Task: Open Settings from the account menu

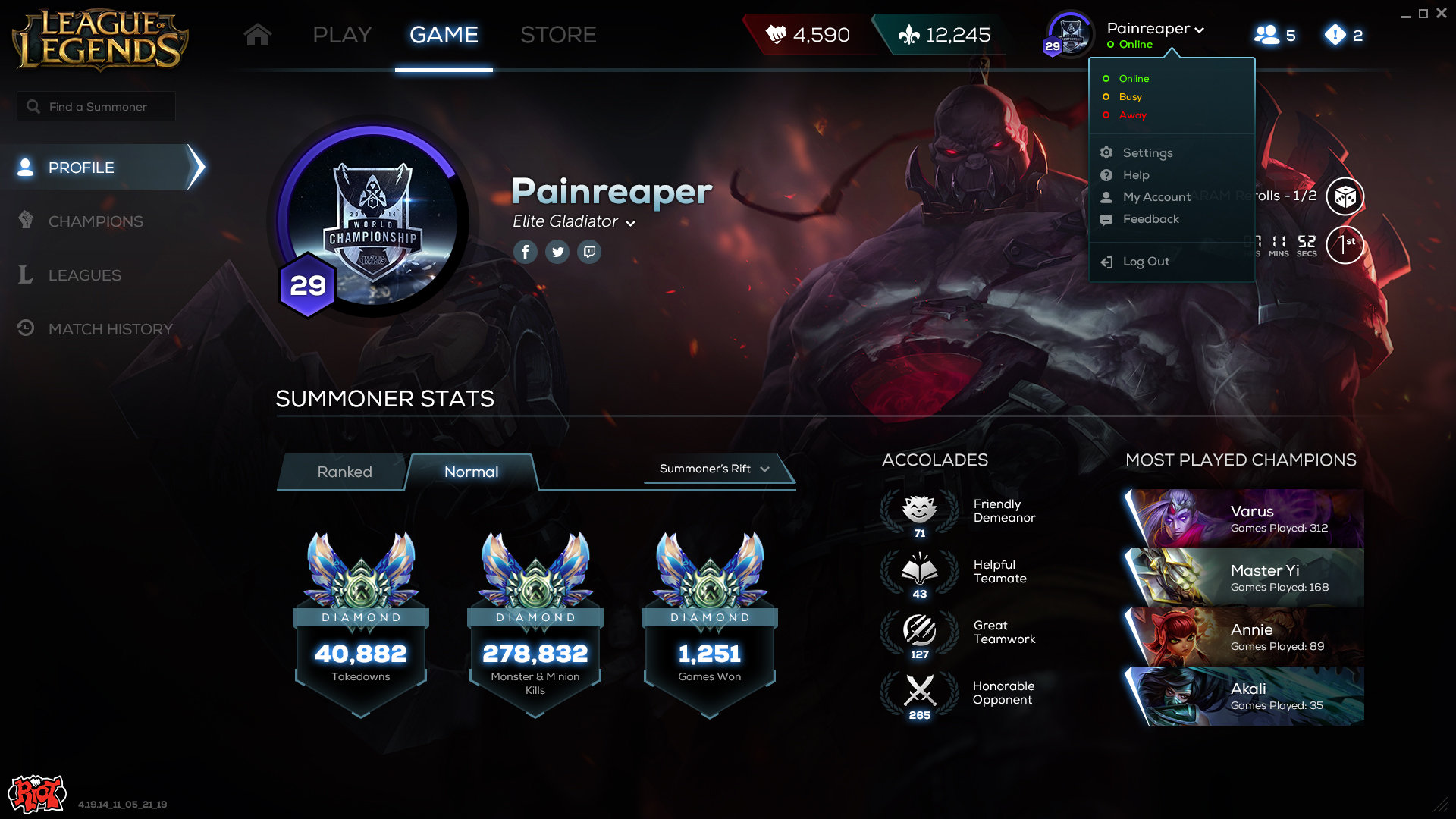Action: (1147, 153)
